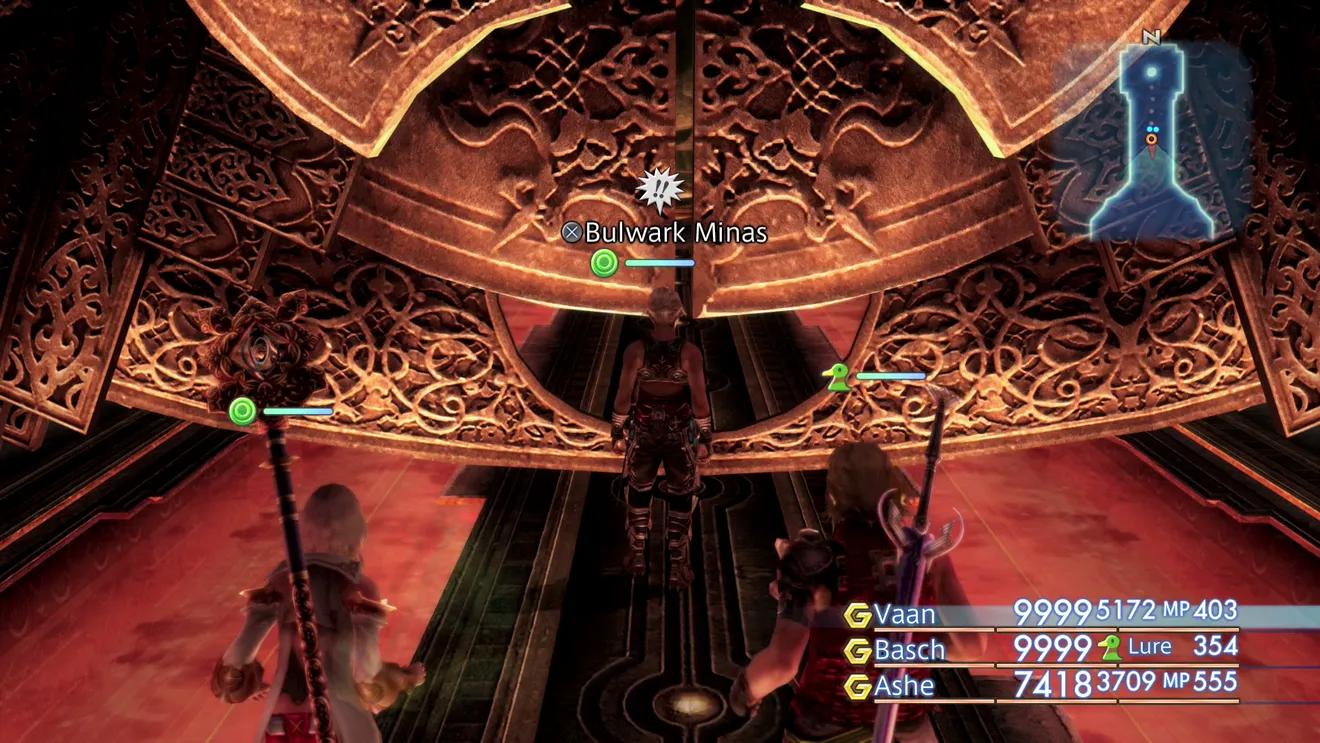This screenshot has height=743, width=1320.
Task: Toggle Vaan's gambit G icon
Action: [857, 614]
